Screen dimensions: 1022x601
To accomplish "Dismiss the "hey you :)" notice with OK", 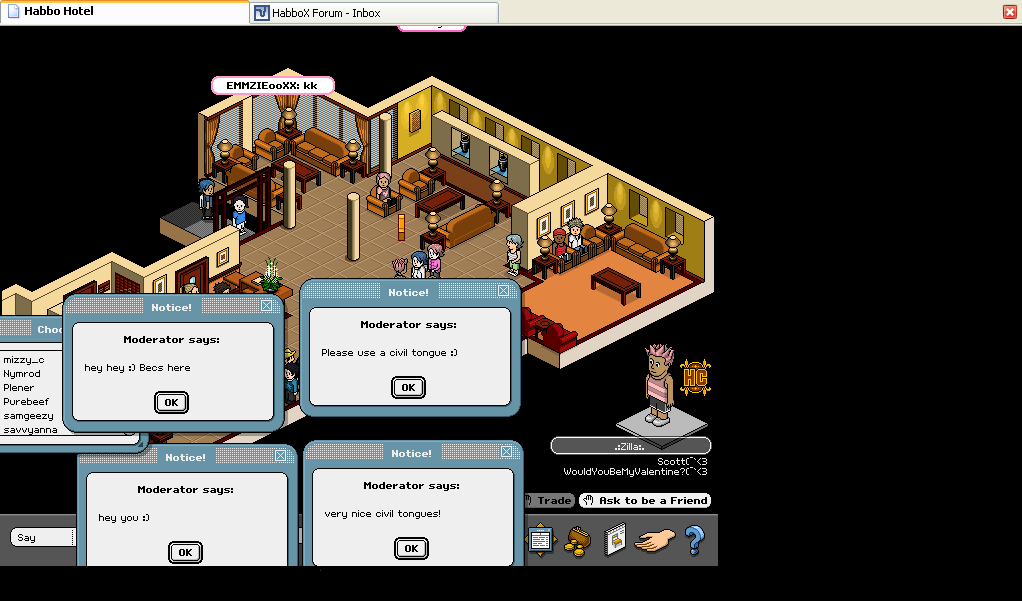I will click(x=184, y=552).
